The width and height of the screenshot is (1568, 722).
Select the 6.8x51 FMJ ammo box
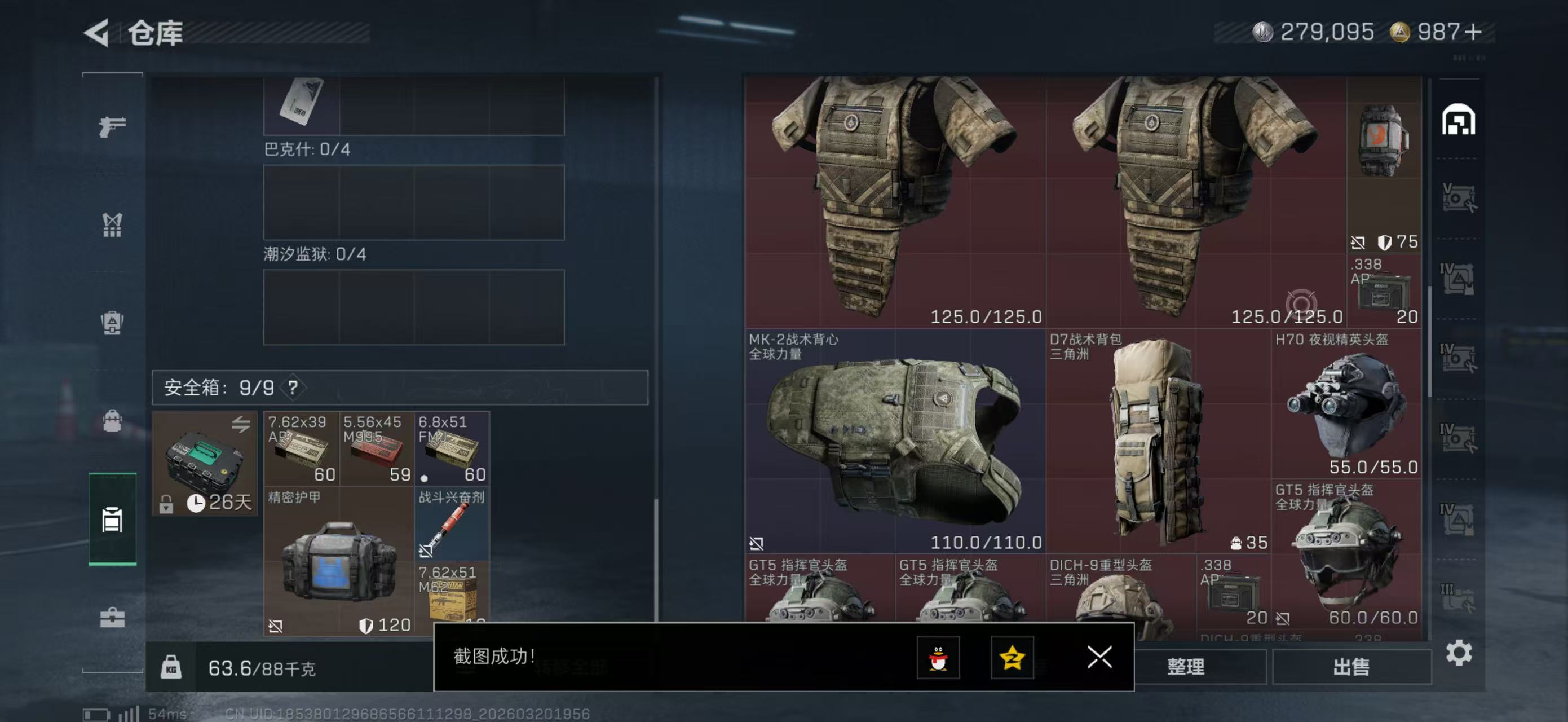pos(452,448)
